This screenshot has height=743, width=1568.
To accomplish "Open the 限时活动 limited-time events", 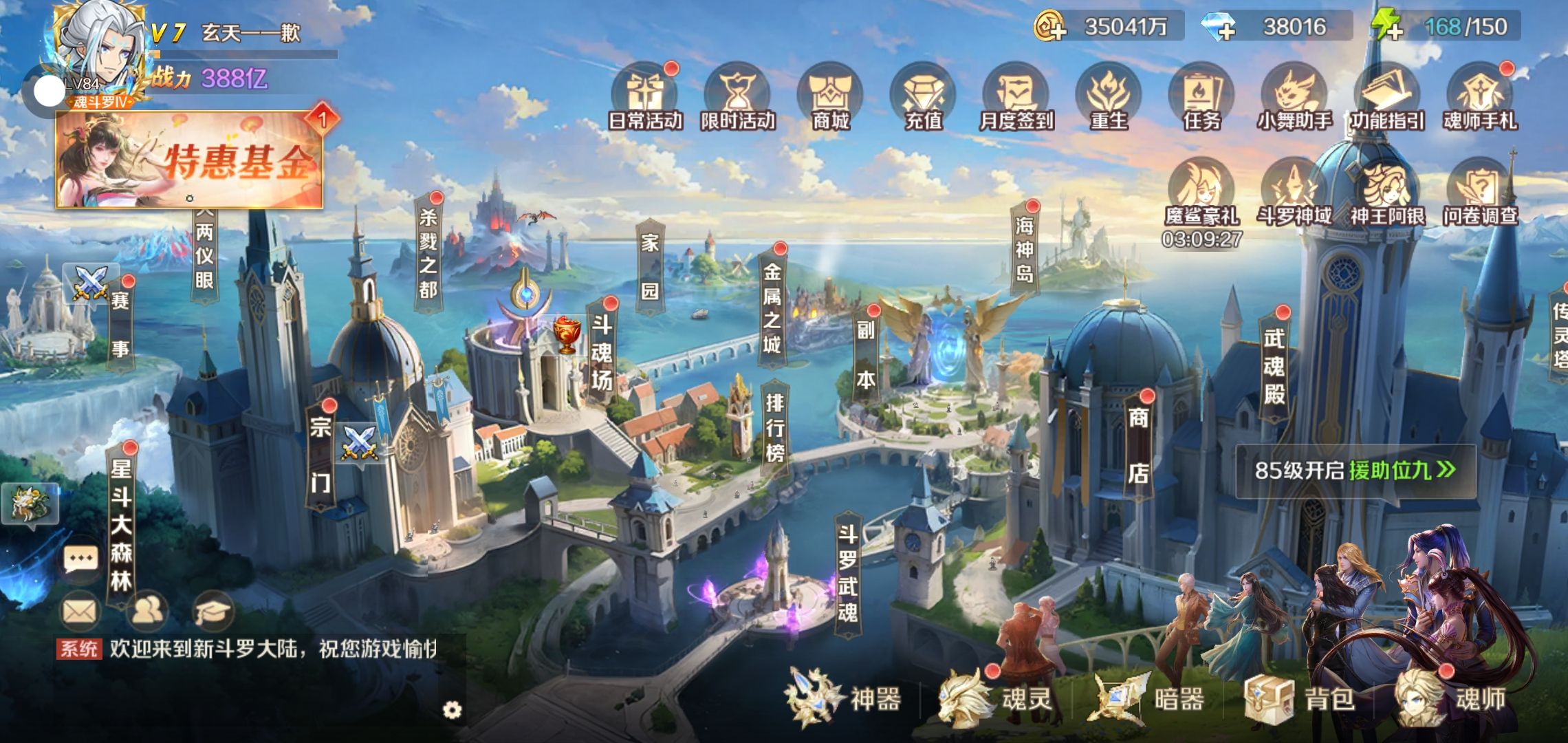I will pyautogui.click(x=738, y=98).
